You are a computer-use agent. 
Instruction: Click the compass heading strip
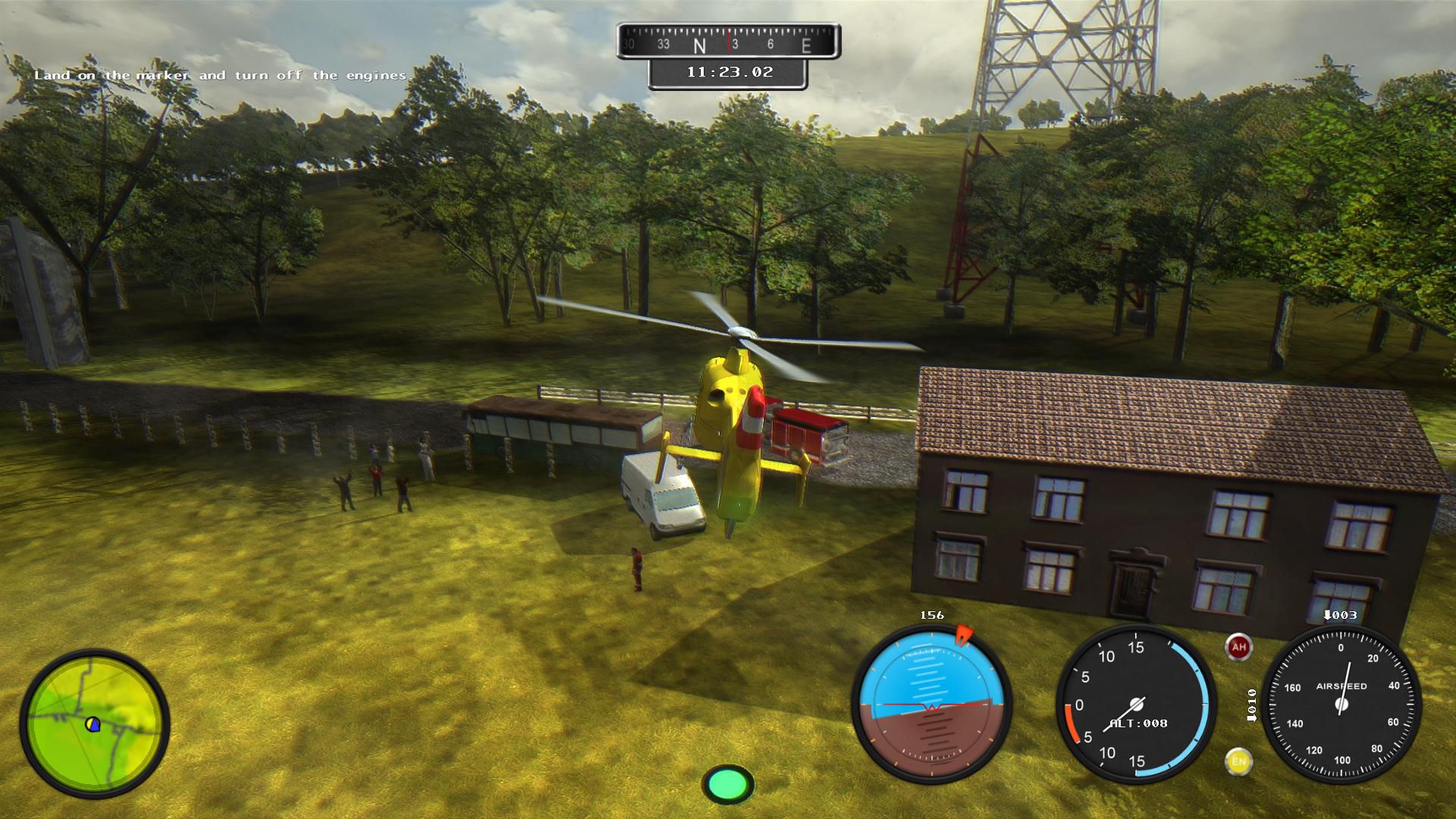click(728, 43)
